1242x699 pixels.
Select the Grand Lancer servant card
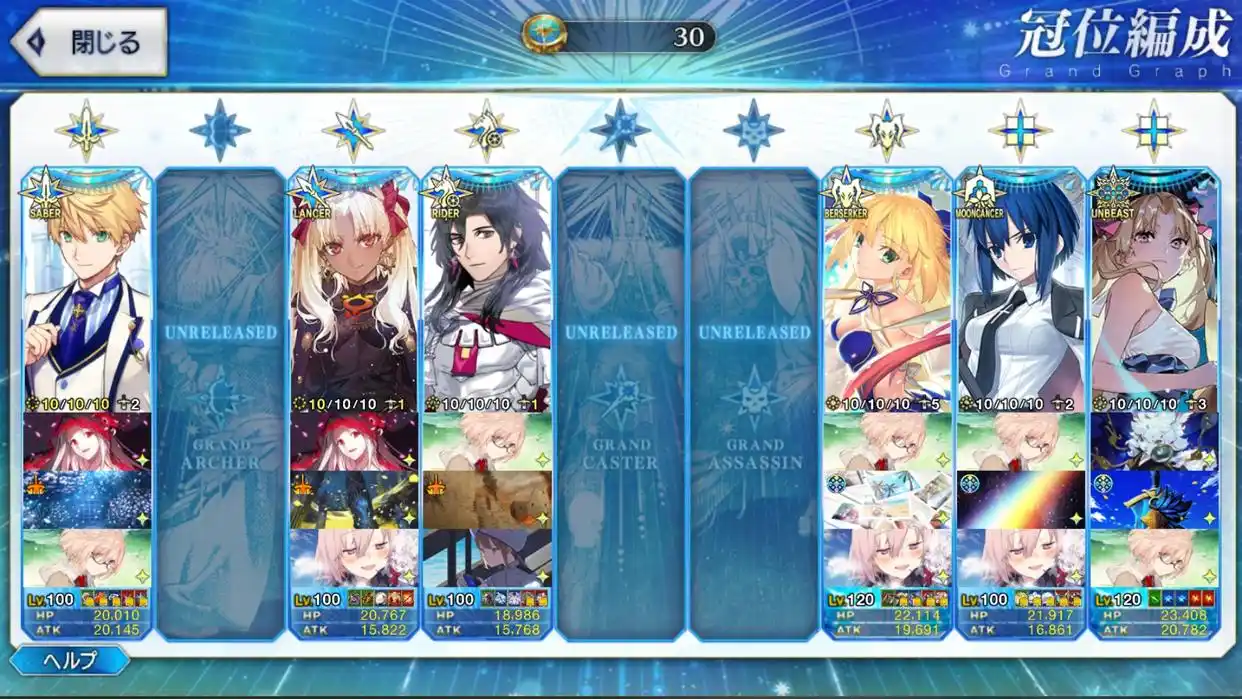pos(353,290)
